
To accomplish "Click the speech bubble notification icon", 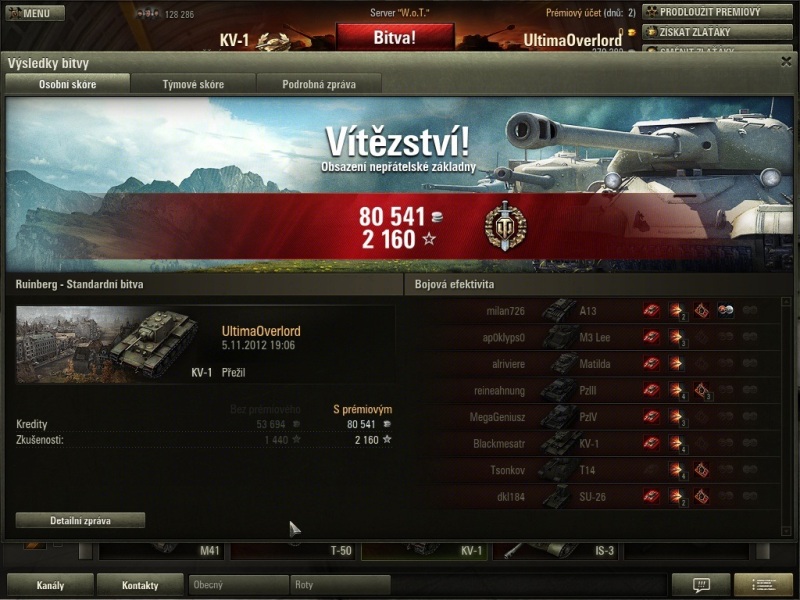I will coord(701,585).
